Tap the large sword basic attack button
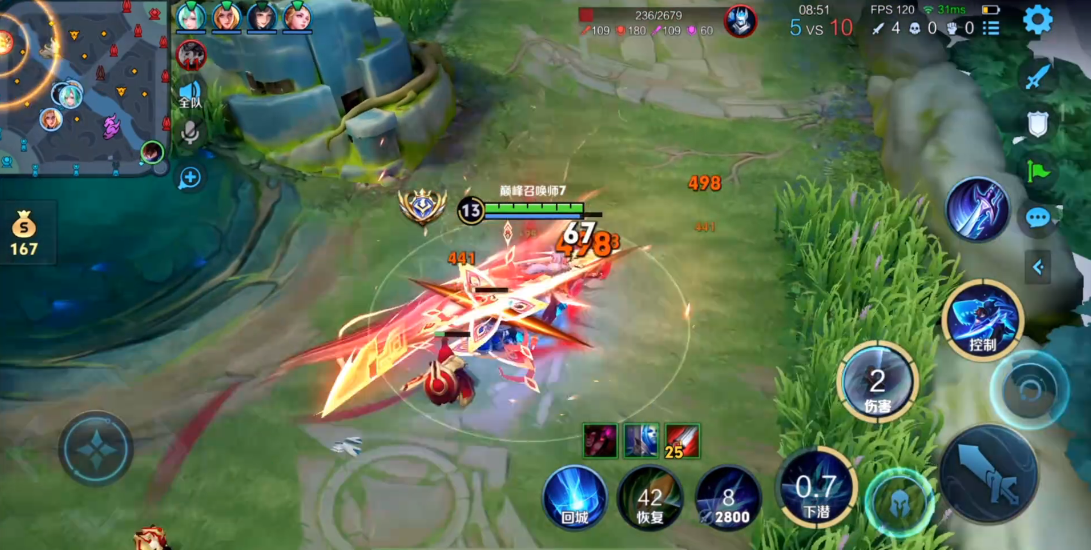The width and height of the screenshot is (1091, 550). tap(988, 474)
